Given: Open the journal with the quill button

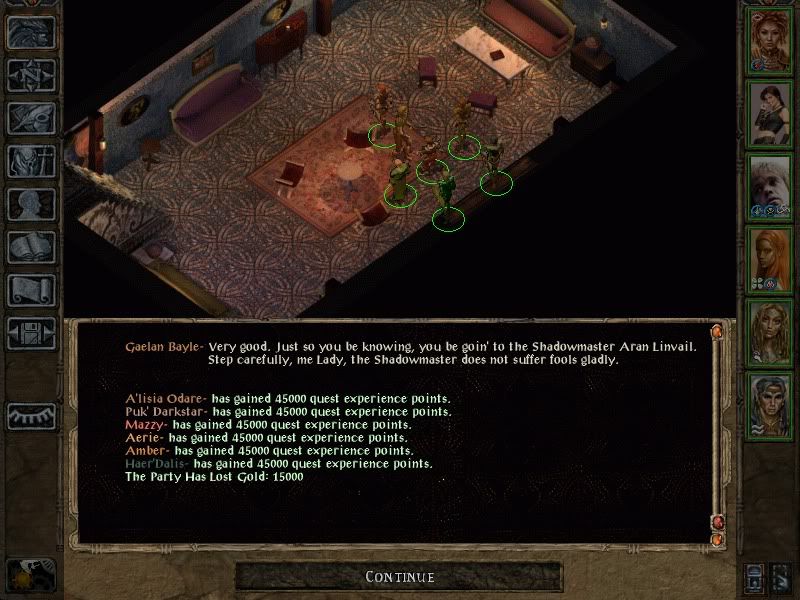Looking at the screenshot, I should coord(31,118).
